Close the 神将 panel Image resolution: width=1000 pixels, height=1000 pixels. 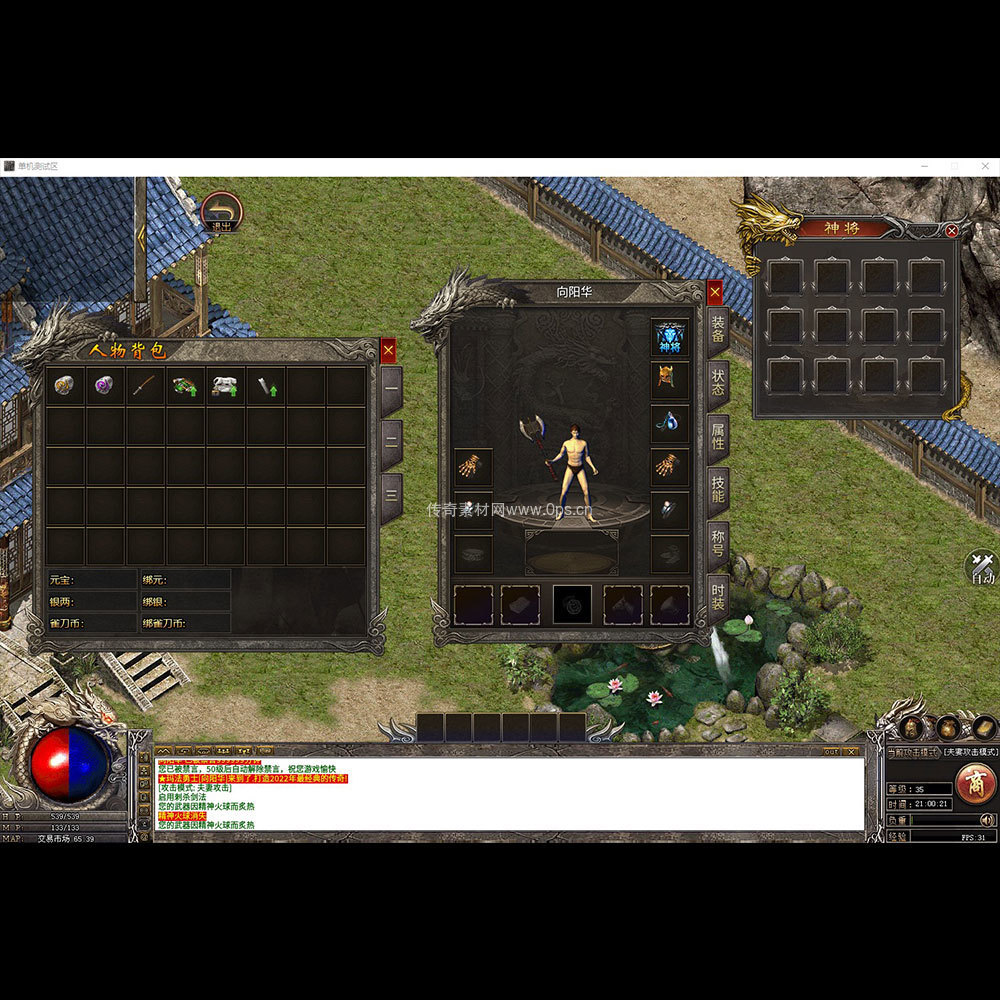[x=952, y=230]
